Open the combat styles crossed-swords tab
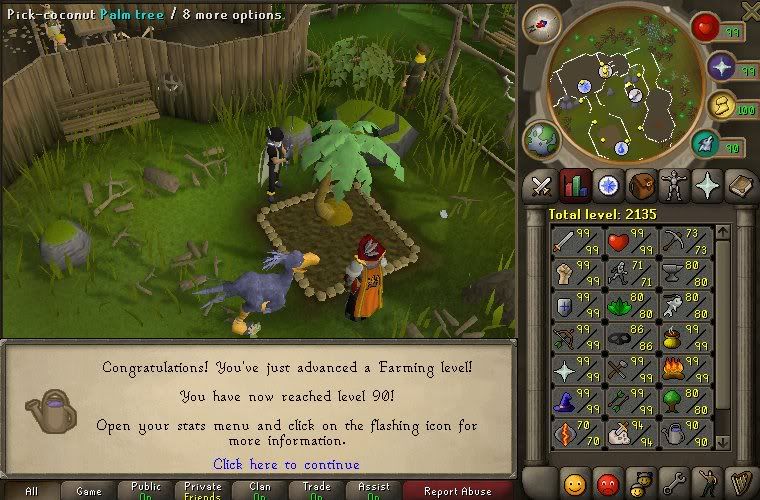 point(542,185)
